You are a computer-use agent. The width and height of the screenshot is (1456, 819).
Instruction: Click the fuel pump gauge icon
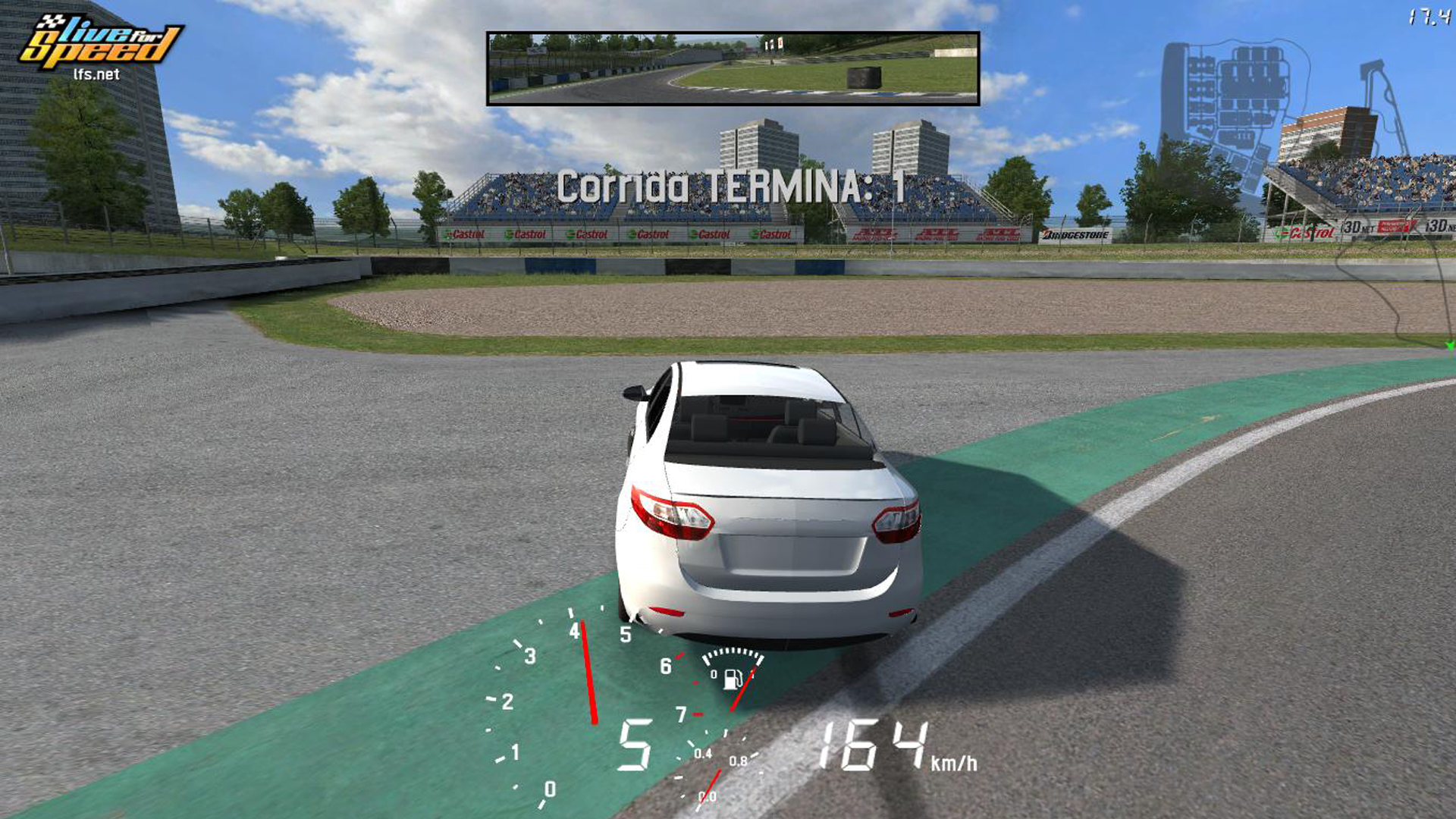pyautogui.click(x=733, y=678)
